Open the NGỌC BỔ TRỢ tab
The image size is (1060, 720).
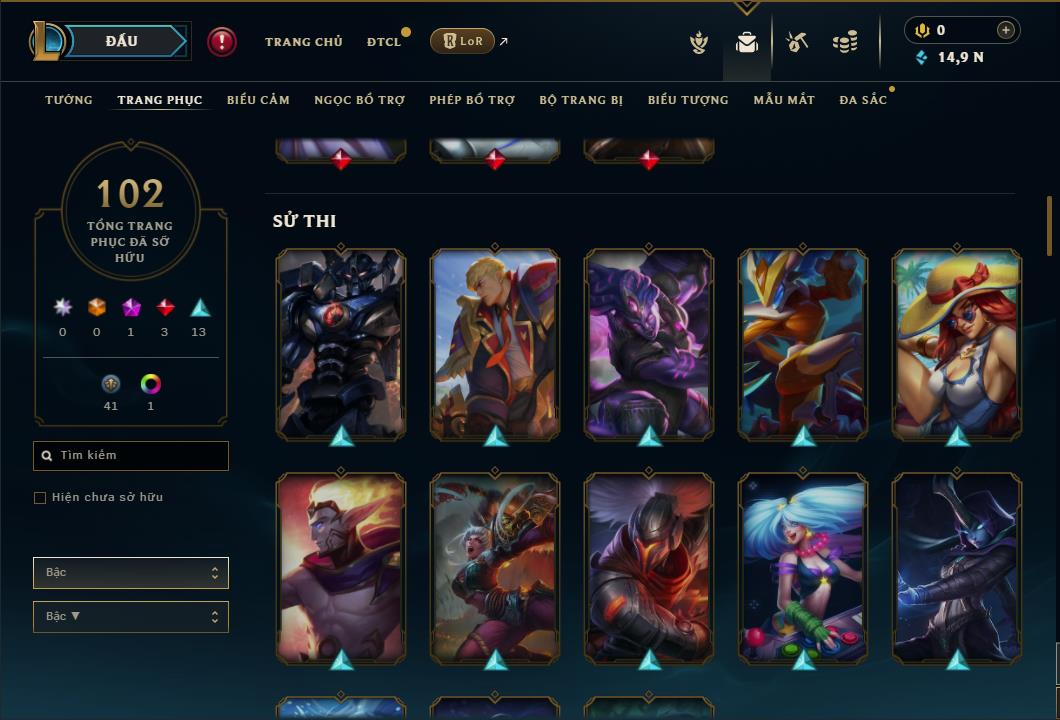point(359,100)
